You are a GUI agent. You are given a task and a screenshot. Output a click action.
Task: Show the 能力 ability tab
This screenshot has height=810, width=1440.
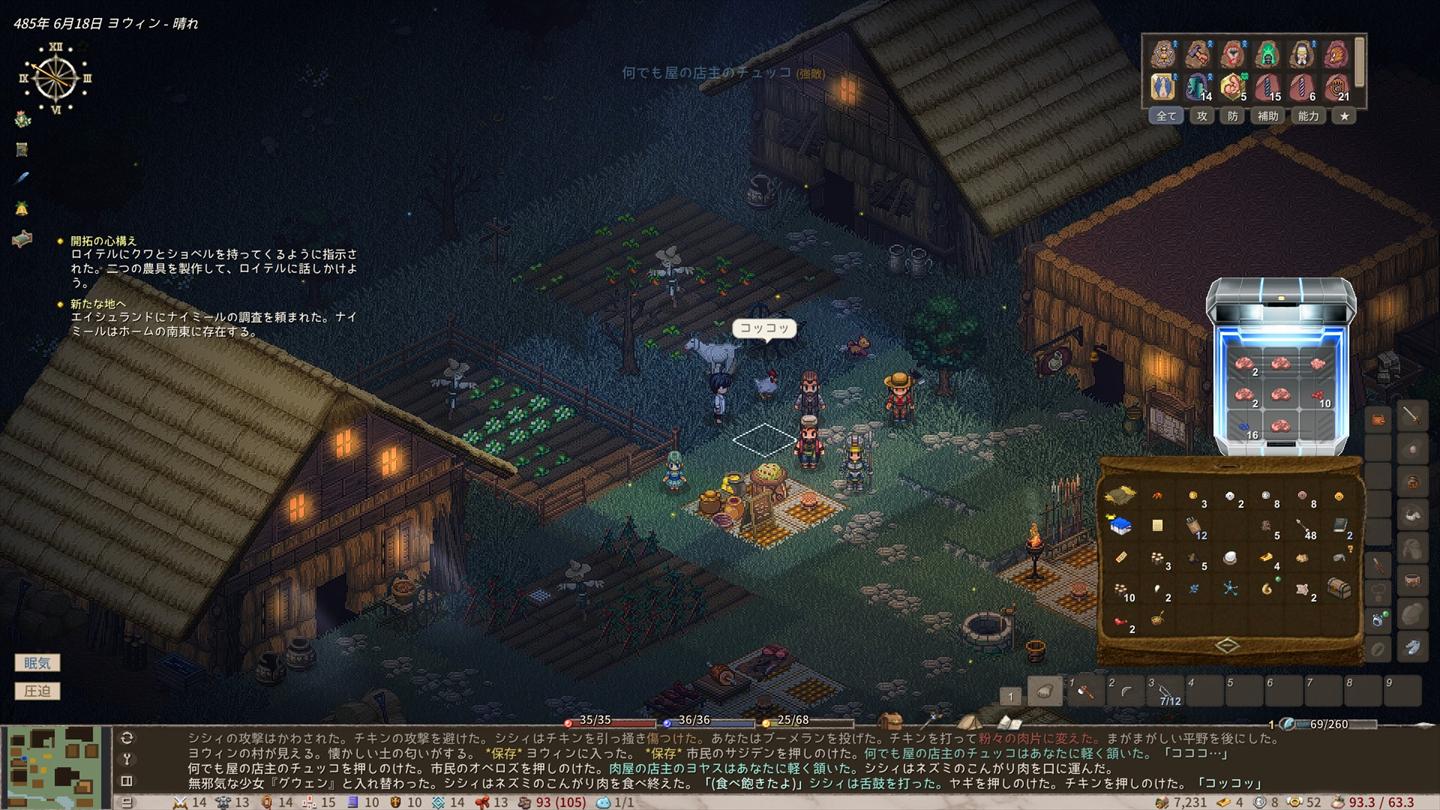click(x=1308, y=116)
